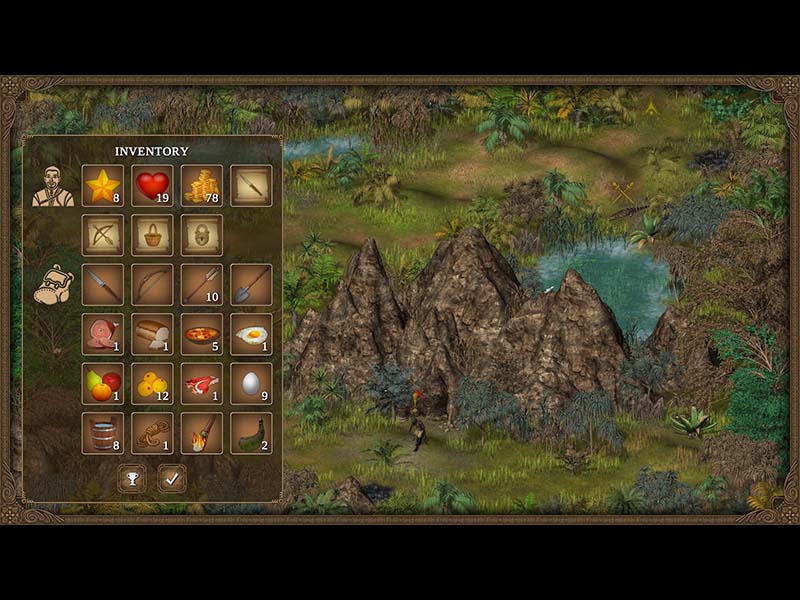This screenshot has width=800, height=600.
Task: Select the padlock scroll slot
Action: pos(202,235)
